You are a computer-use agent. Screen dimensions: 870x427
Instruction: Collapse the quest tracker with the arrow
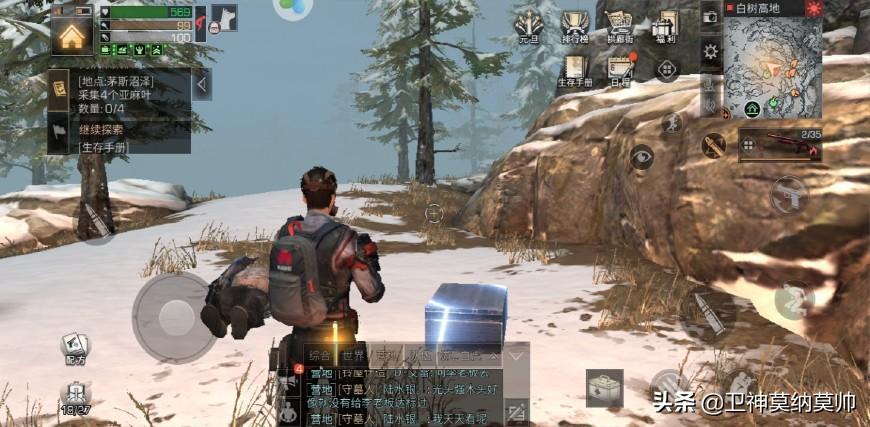[202, 84]
